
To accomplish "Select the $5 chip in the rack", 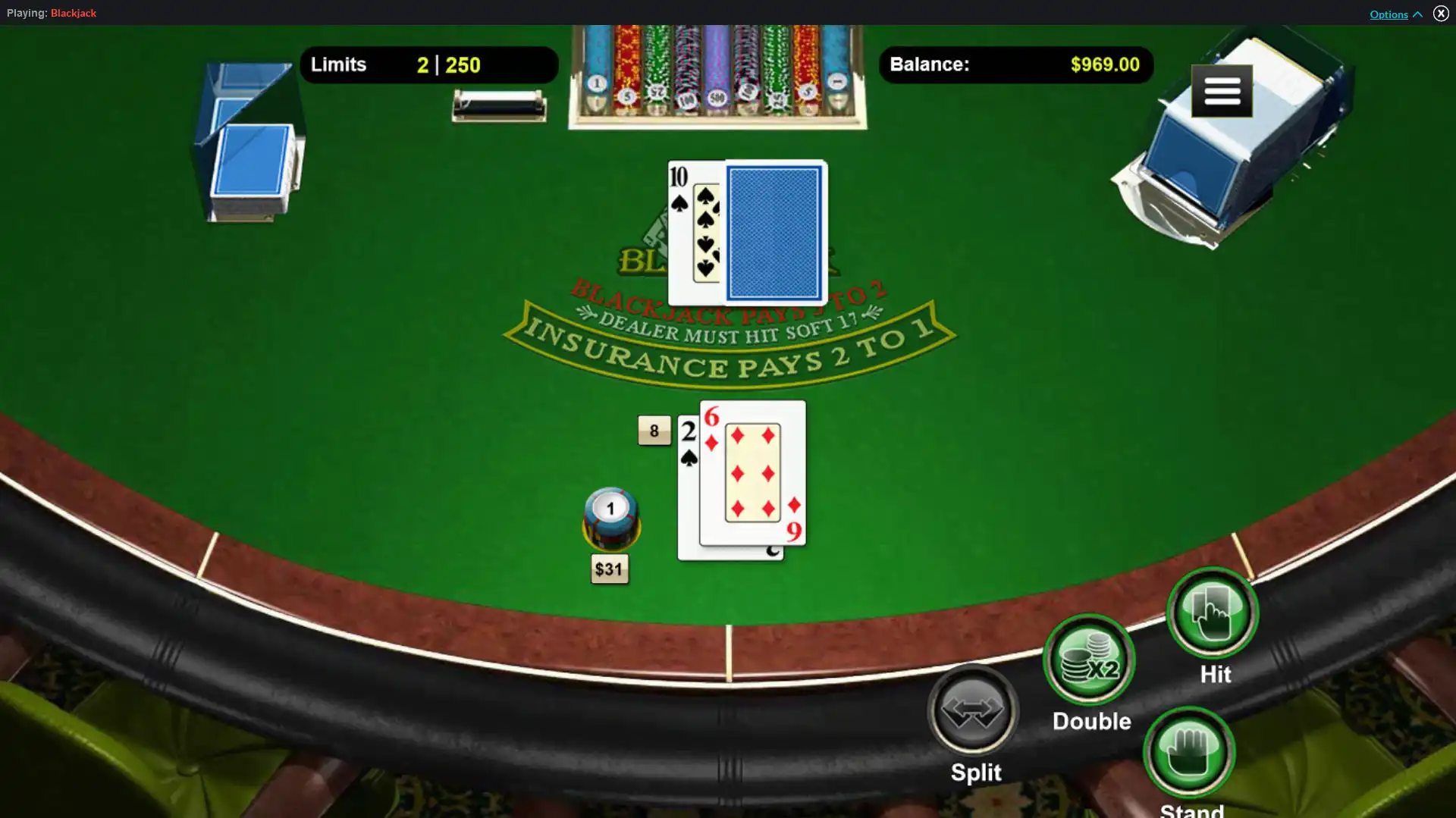I will click(627, 96).
